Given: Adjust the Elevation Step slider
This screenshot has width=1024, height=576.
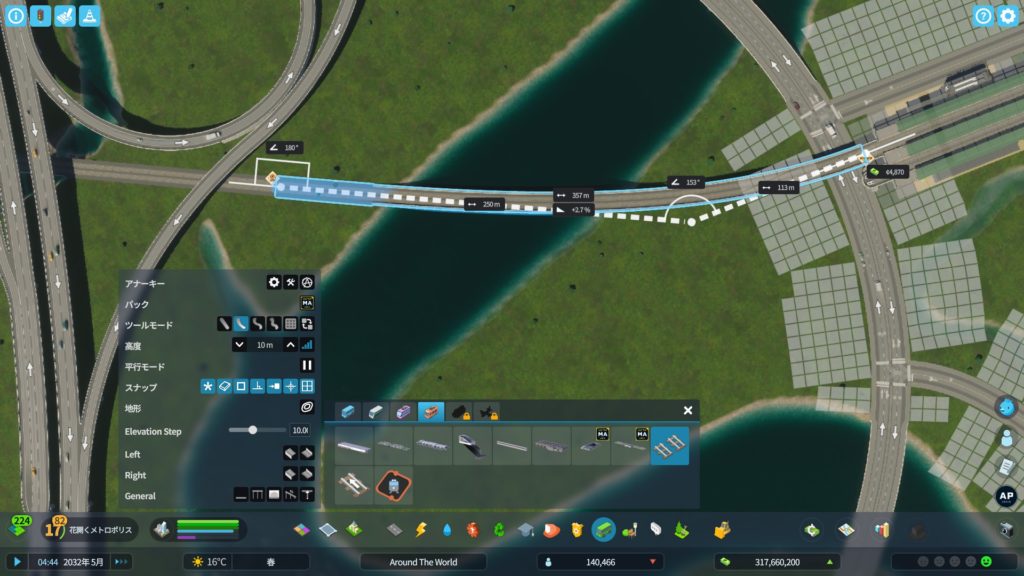Looking at the screenshot, I should pyautogui.click(x=253, y=430).
